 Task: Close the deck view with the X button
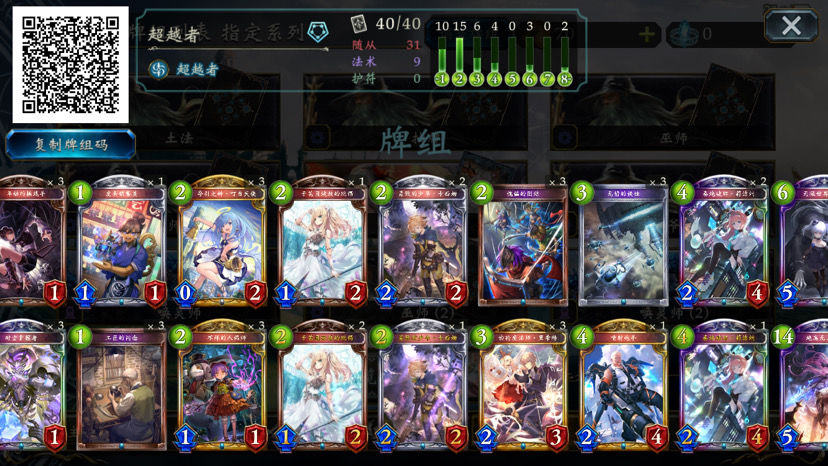pos(790,25)
